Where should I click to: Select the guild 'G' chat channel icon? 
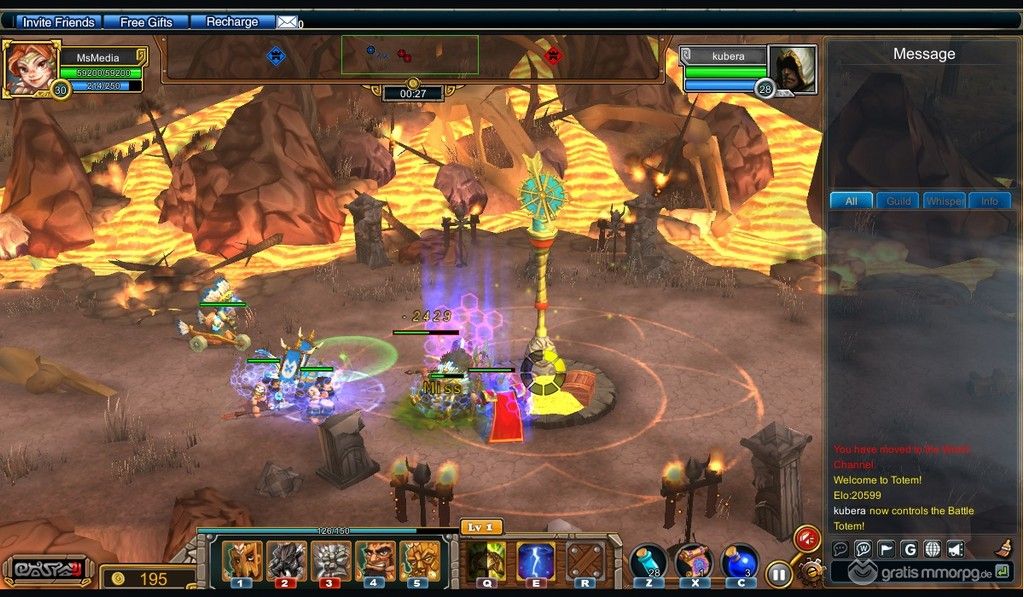[x=908, y=549]
